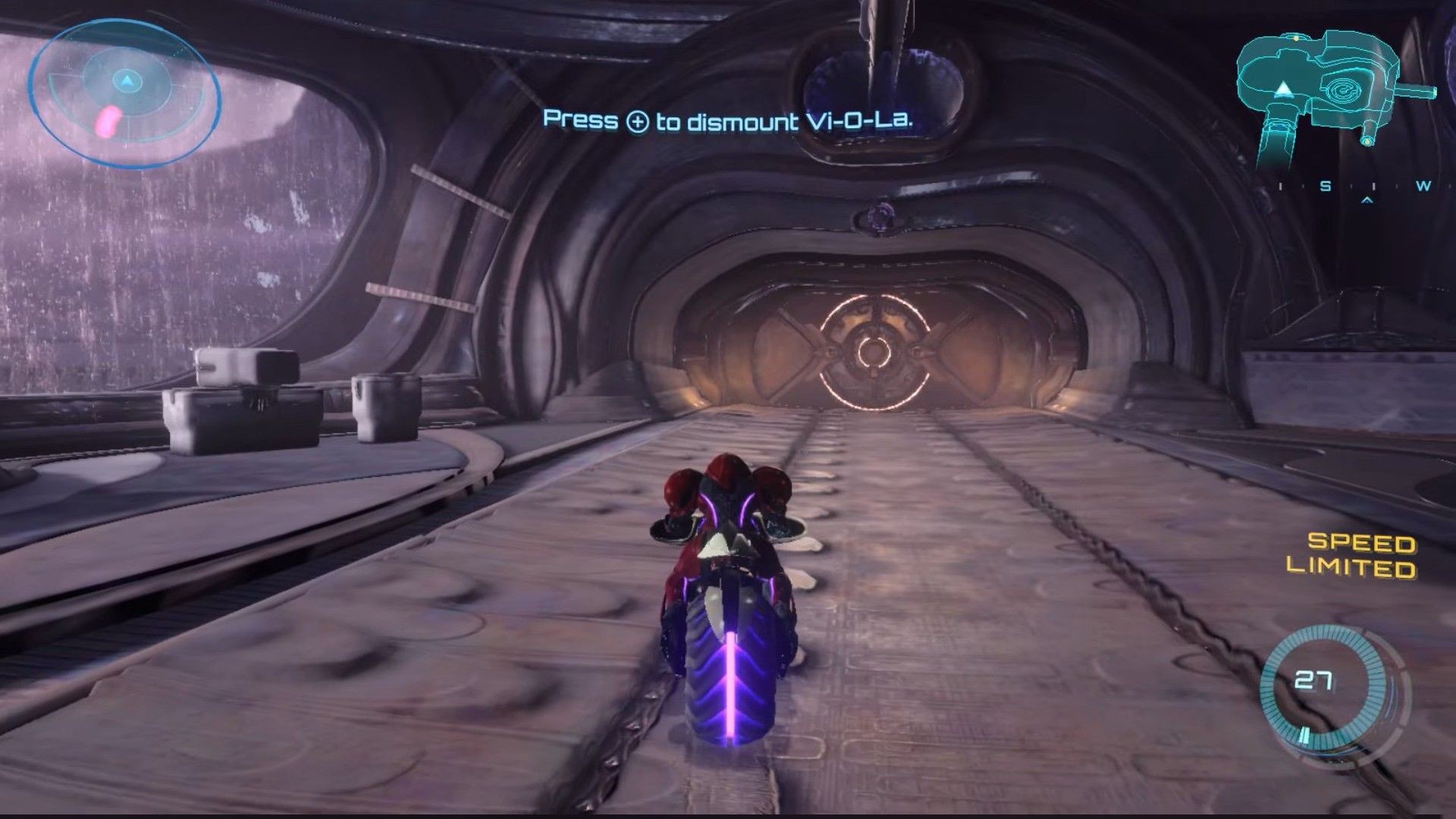Toggle the compass strip visibility
This screenshot has width=1456, height=819.
coord(1365,186)
